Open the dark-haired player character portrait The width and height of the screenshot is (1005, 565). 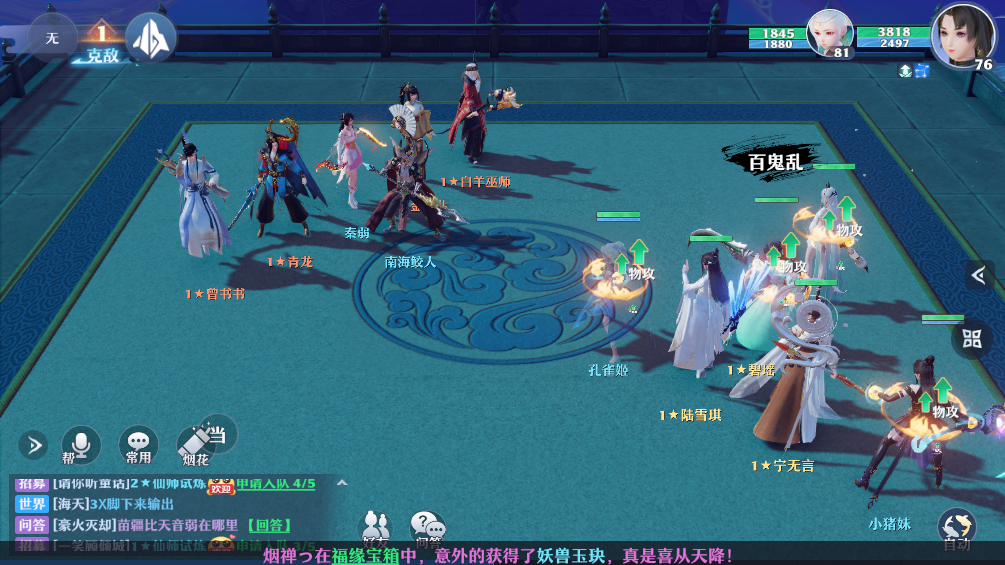point(962,34)
